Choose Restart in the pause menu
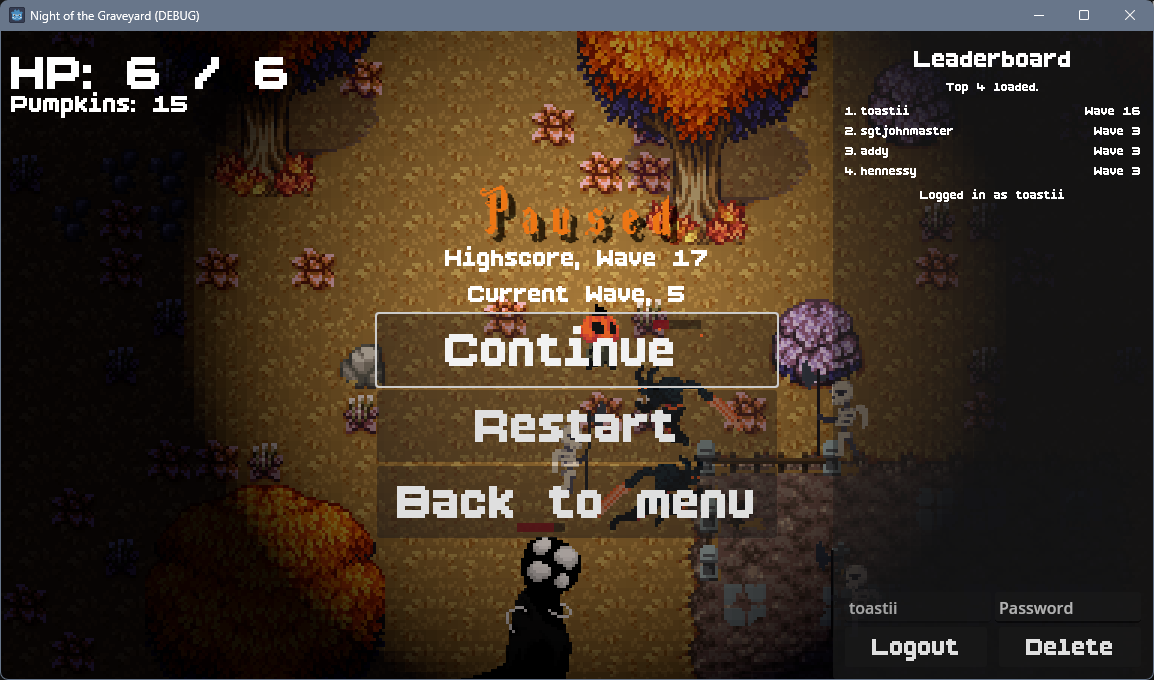1154x680 pixels. tap(576, 426)
